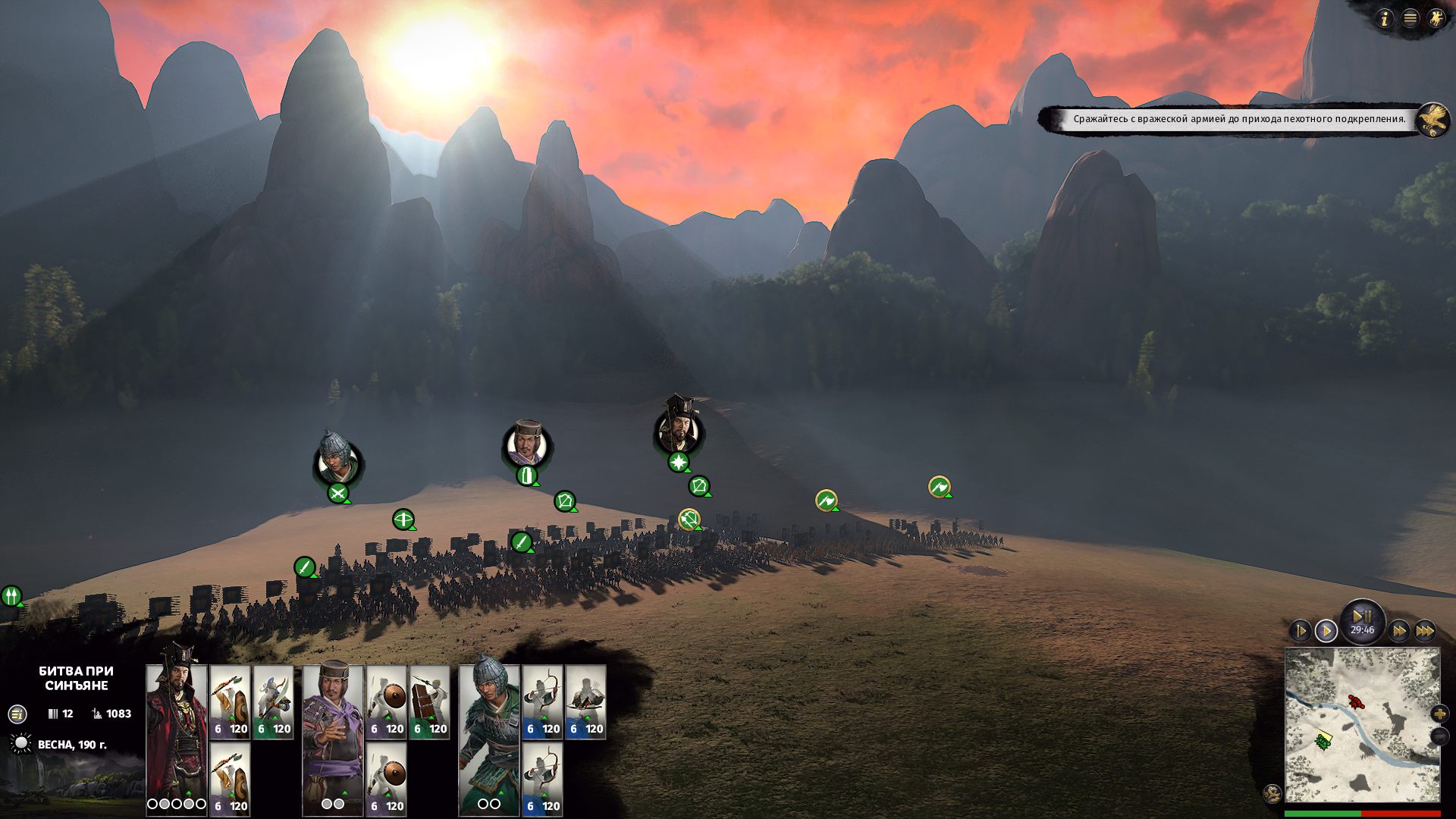1456x819 pixels.
Task: Select the helmeted hero's portrait marker on battlefield
Action: [337, 459]
